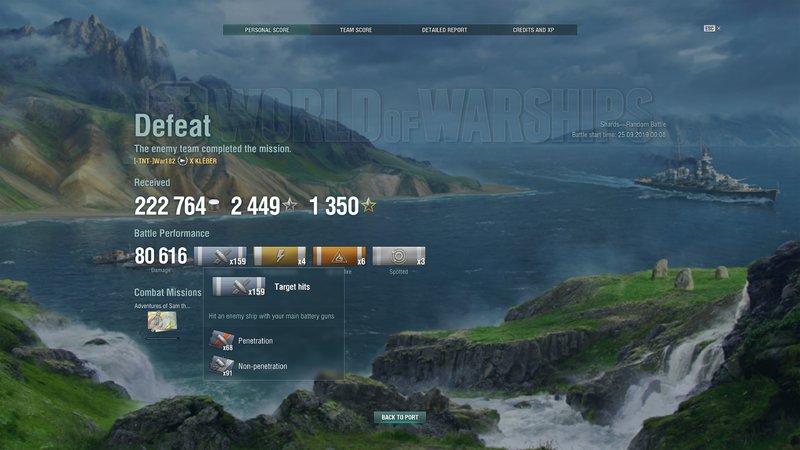The image size is (800, 450).
Task: Select the Spotted x3 ribbon
Action: coord(399,256)
